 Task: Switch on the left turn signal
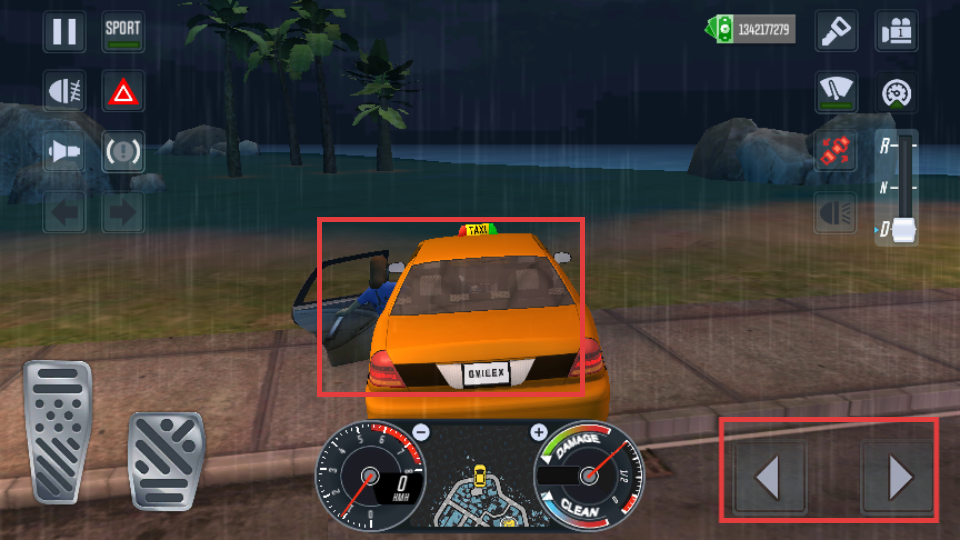(x=64, y=212)
